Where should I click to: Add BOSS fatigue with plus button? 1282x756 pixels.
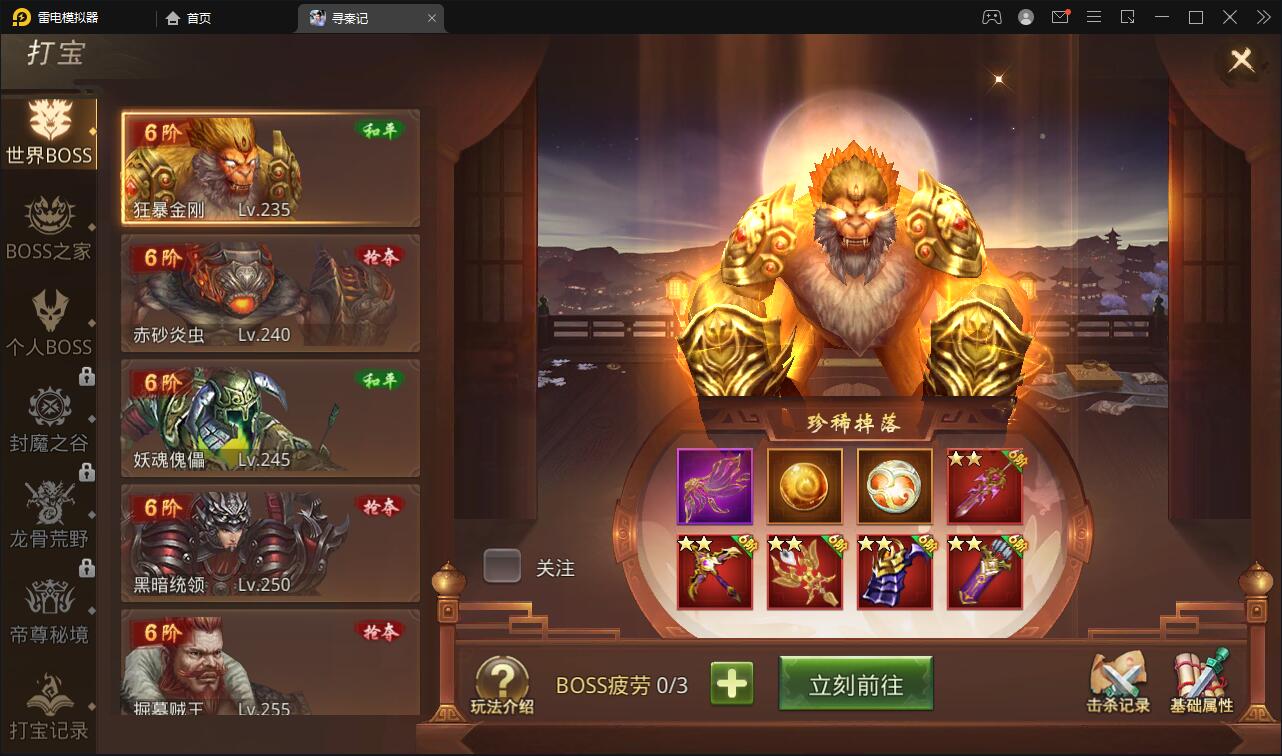(733, 683)
